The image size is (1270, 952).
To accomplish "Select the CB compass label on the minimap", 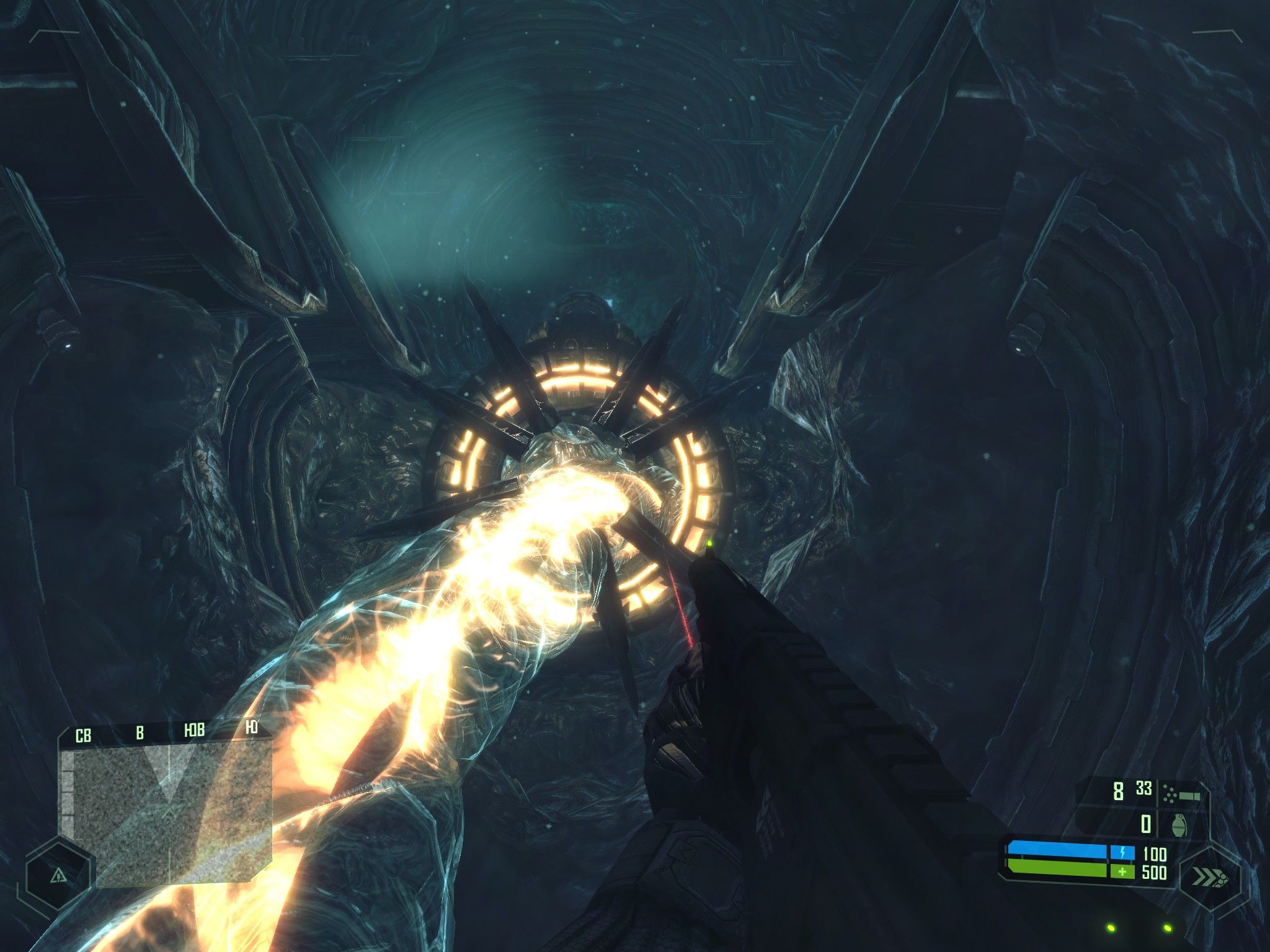I will click(x=84, y=734).
